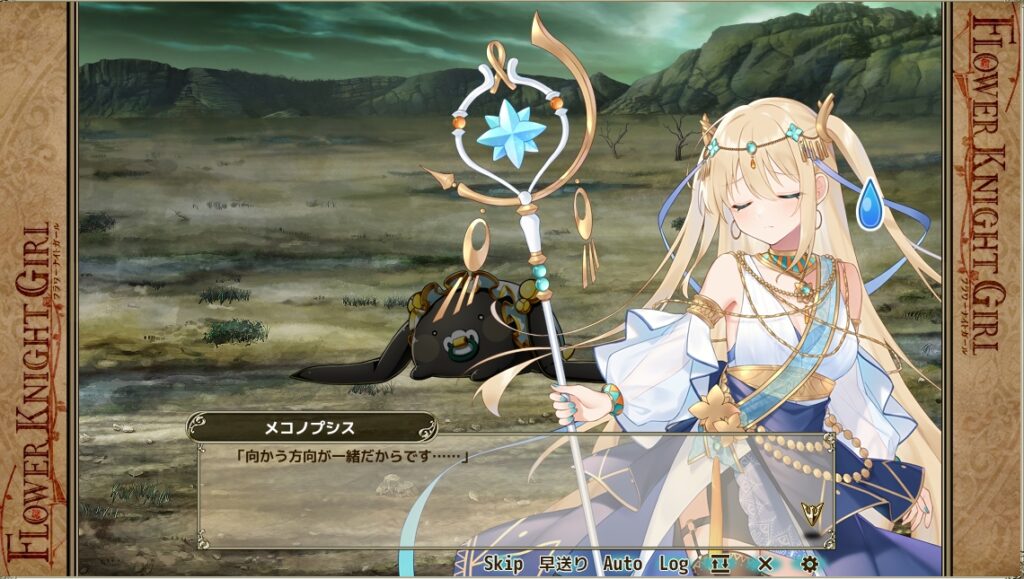Image resolution: width=1024 pixels, height=579 pixels.
Task: Toggle Auto text advance
Action: point(622,564)
